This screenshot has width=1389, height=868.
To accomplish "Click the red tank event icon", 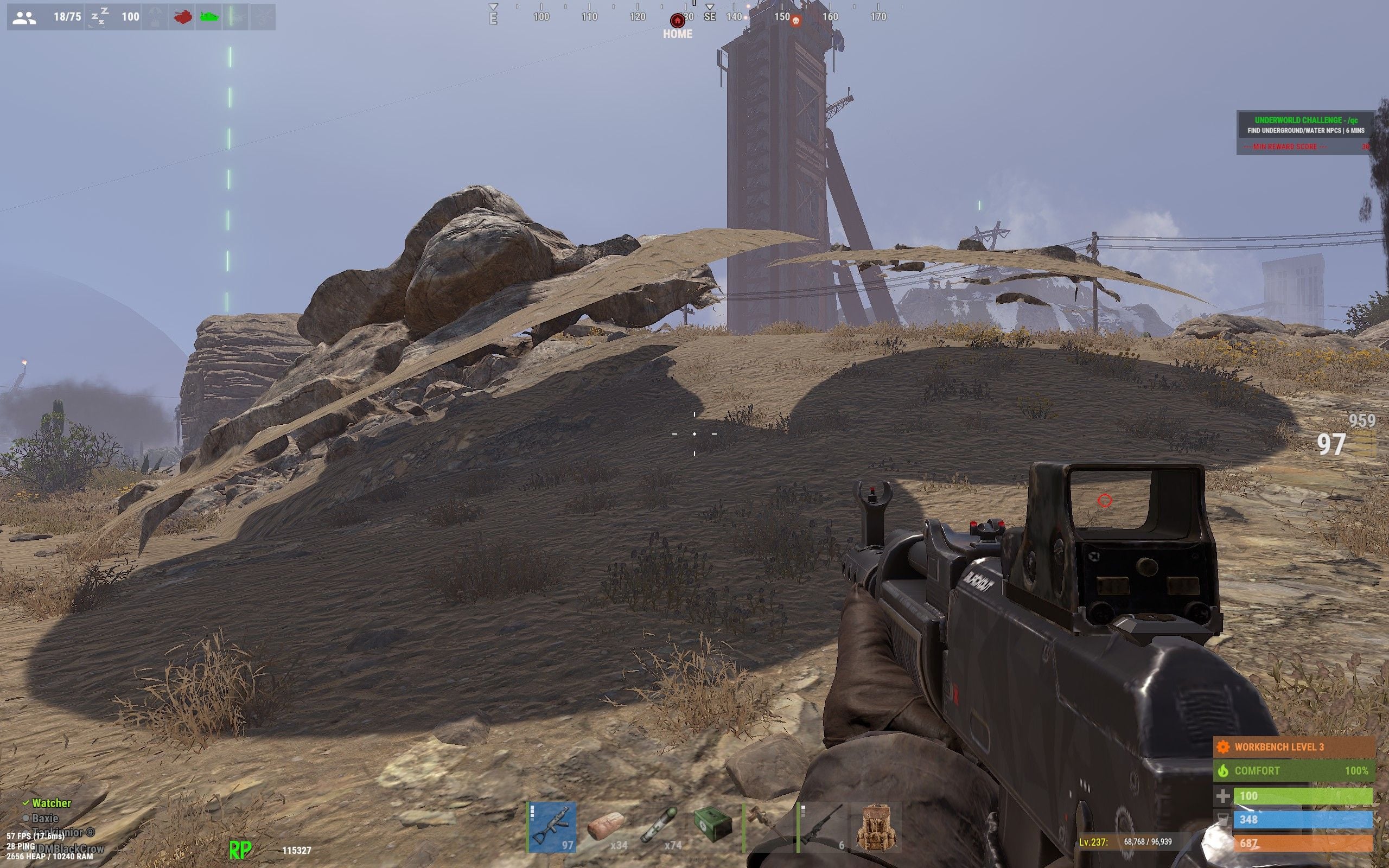I will 182,17.
